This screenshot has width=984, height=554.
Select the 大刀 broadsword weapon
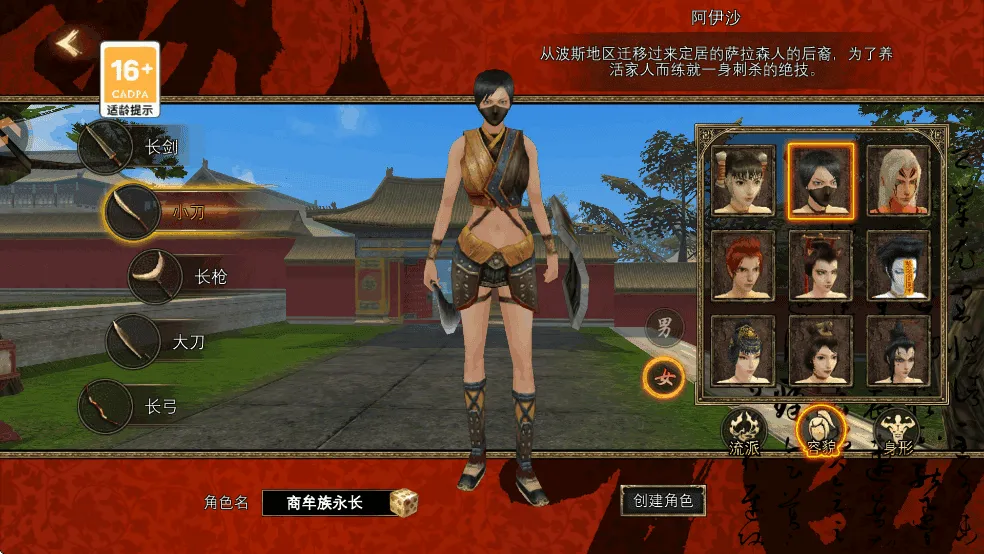click(x=133, y=342)
